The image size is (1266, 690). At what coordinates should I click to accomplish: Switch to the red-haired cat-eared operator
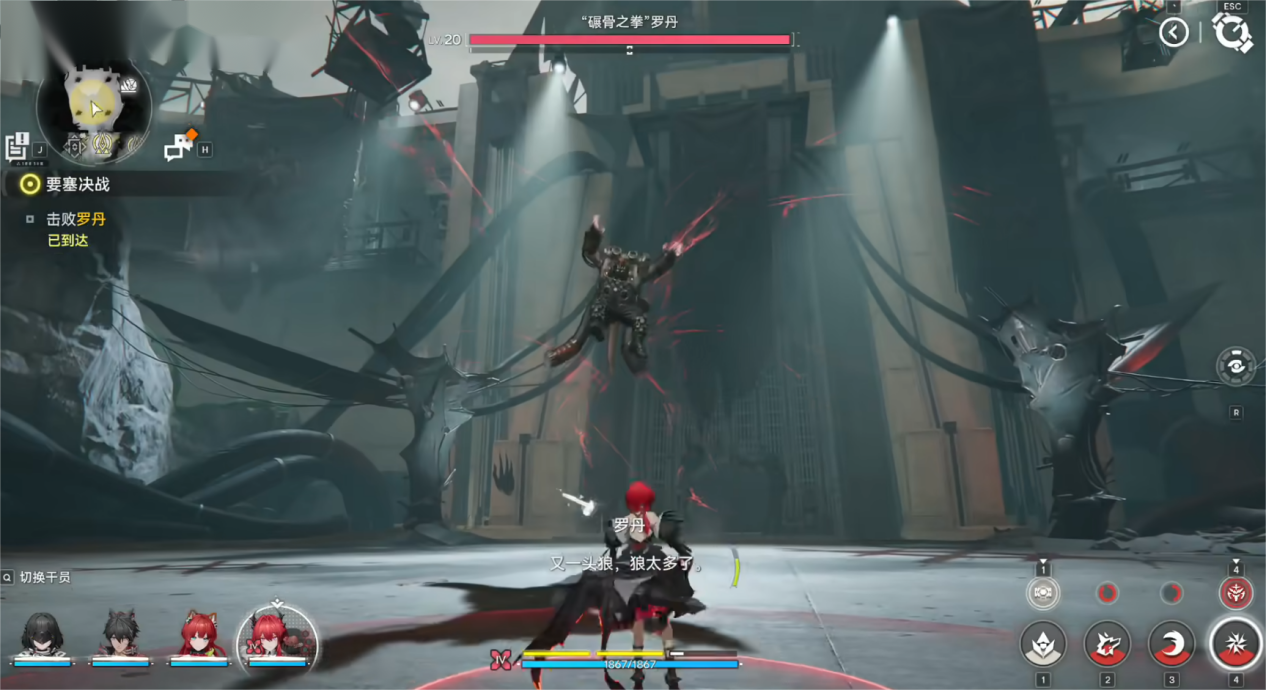point(198,637)
